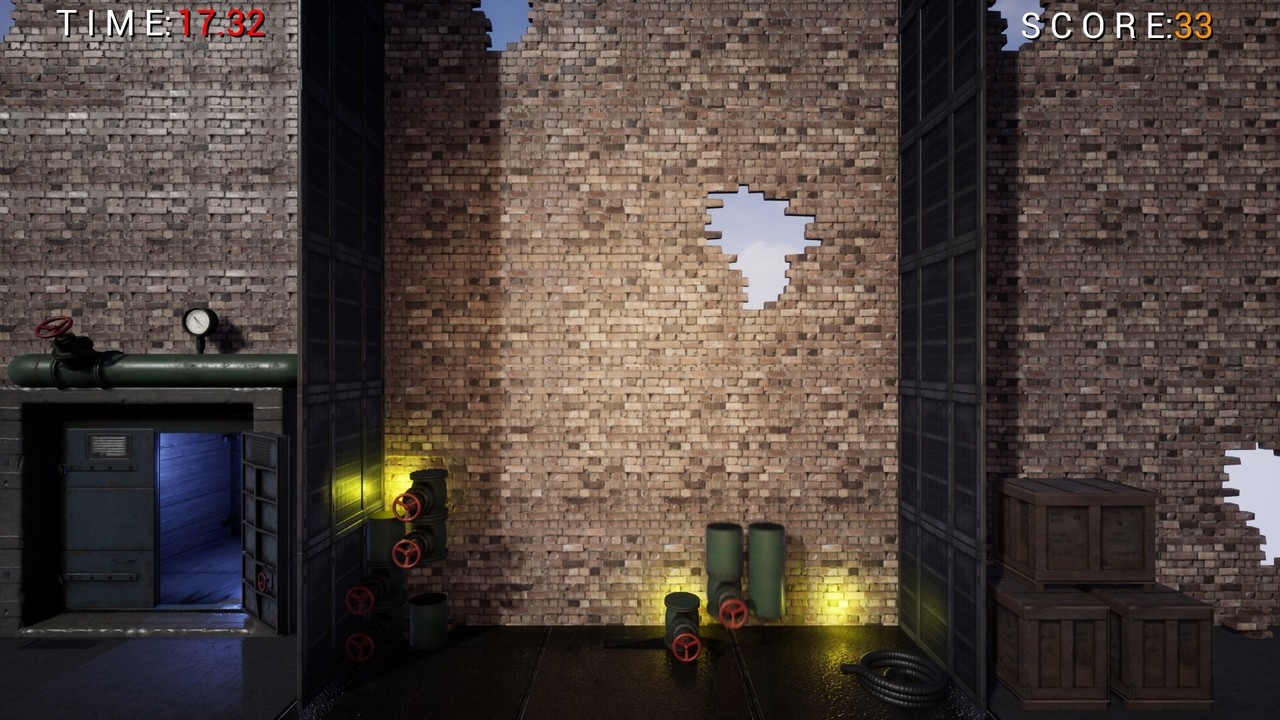Image resolution: width=1280 pixels, height=720 pixels.
Task: Click the valve above the bottom-left one
Action: pyautogui.click(x=359, y=600)
